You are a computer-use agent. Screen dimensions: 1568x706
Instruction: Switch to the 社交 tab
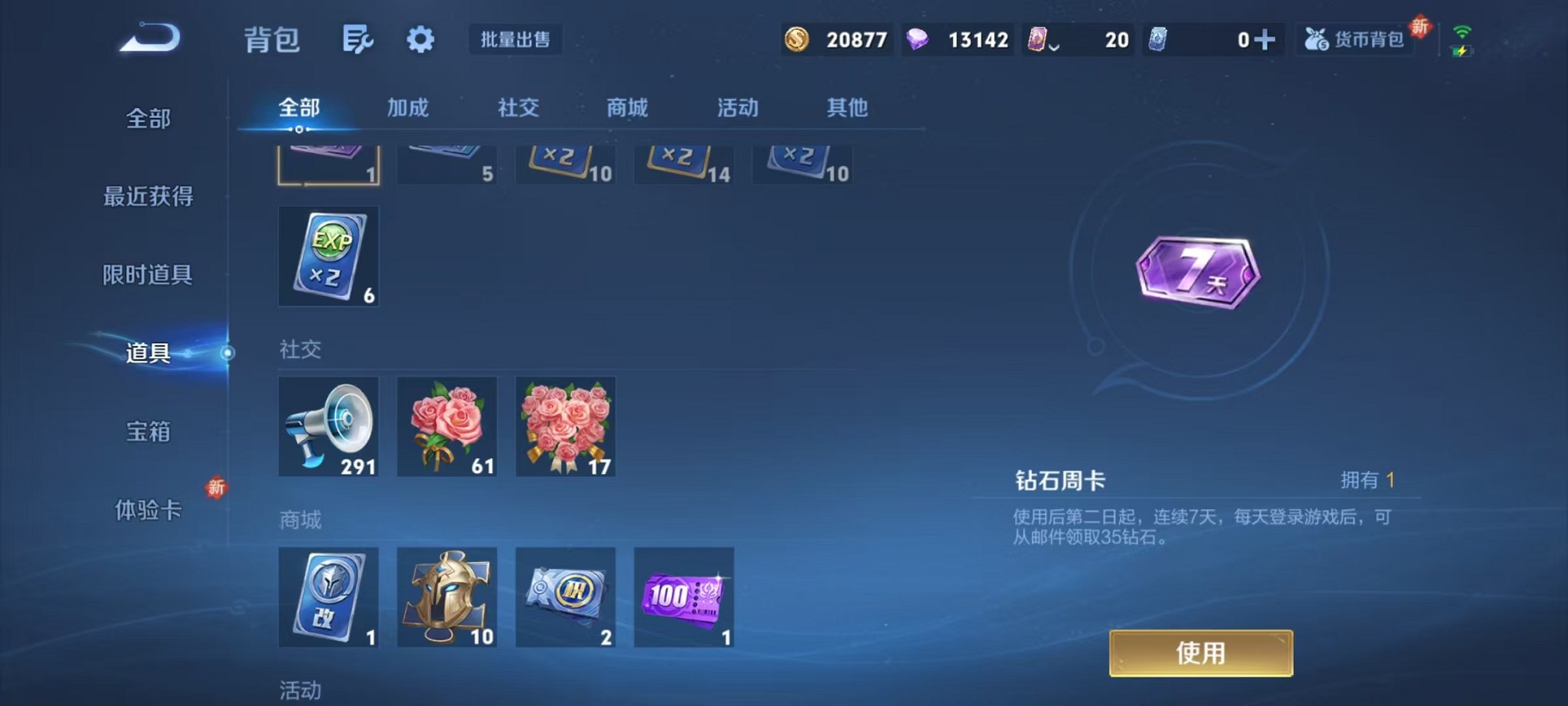pos(519,108)
